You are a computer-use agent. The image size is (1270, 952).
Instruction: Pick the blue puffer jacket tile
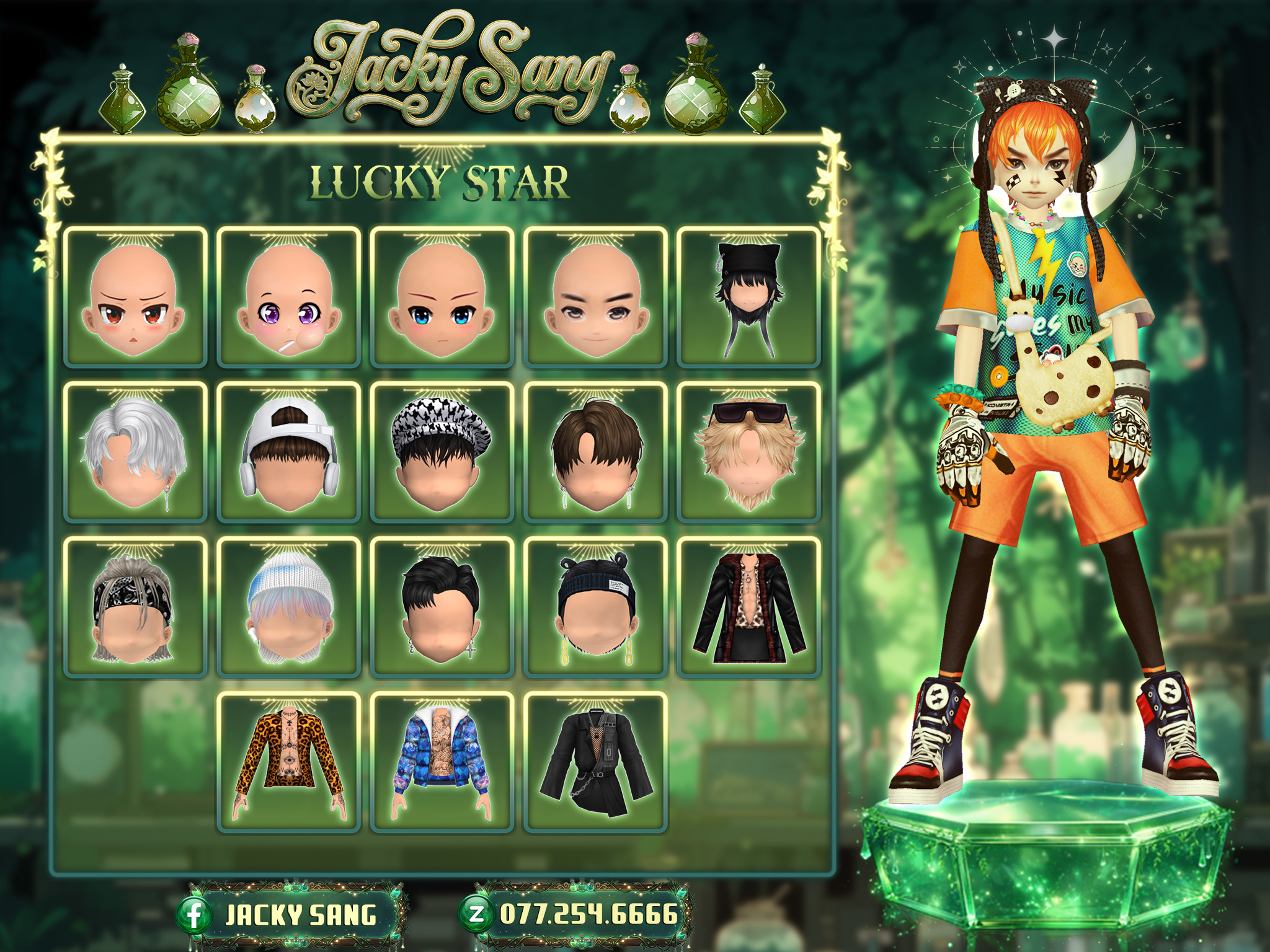[x=442, y=762]
